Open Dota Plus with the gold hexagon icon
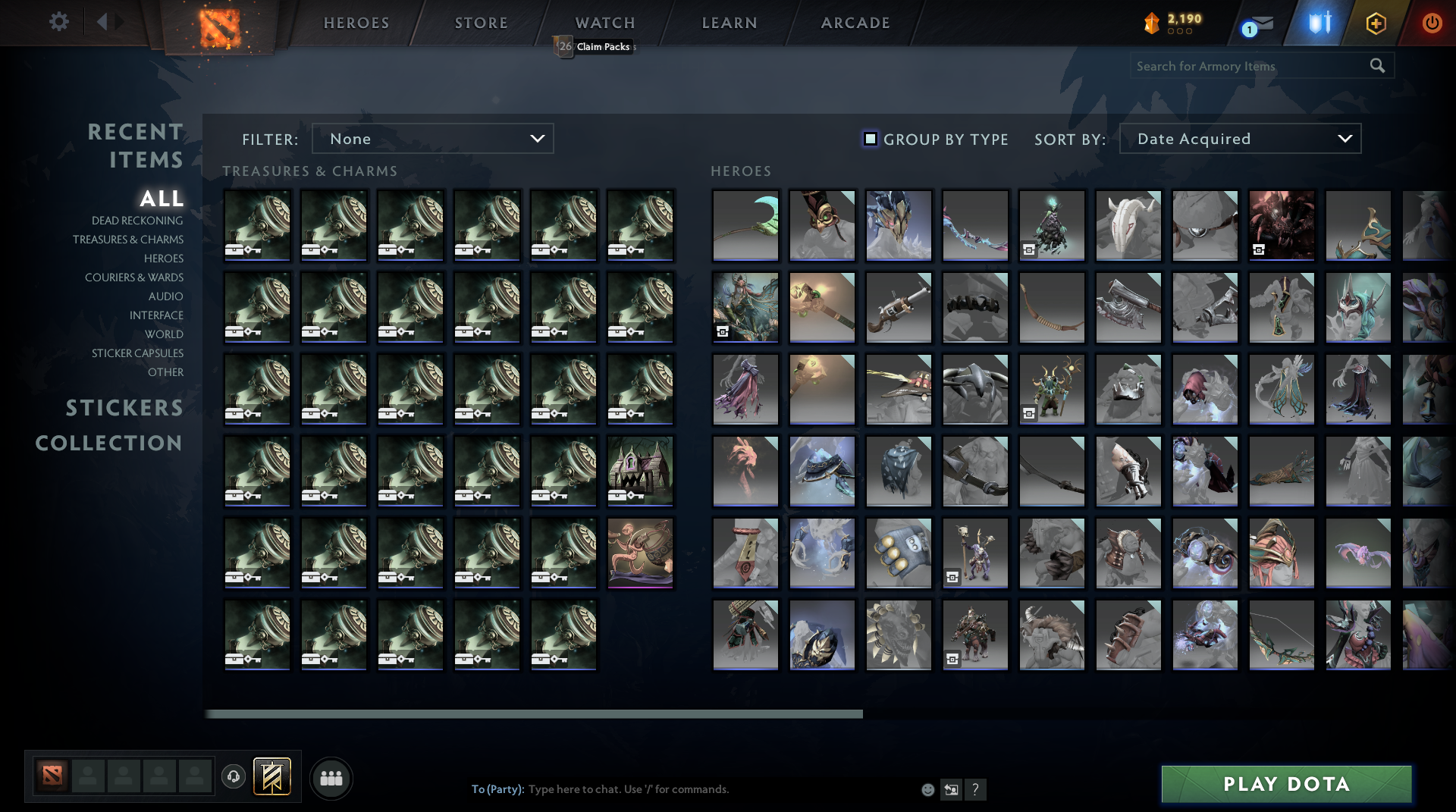Screen dimensions: 1456x812 point(1376,22)
